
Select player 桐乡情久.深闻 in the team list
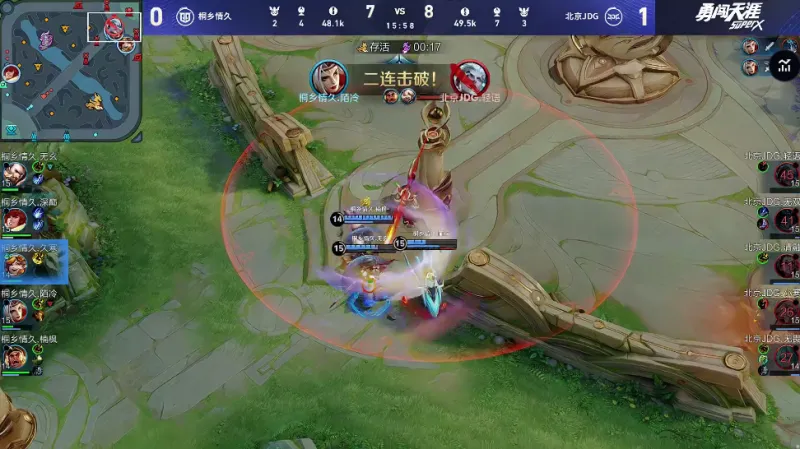(15, 219)
